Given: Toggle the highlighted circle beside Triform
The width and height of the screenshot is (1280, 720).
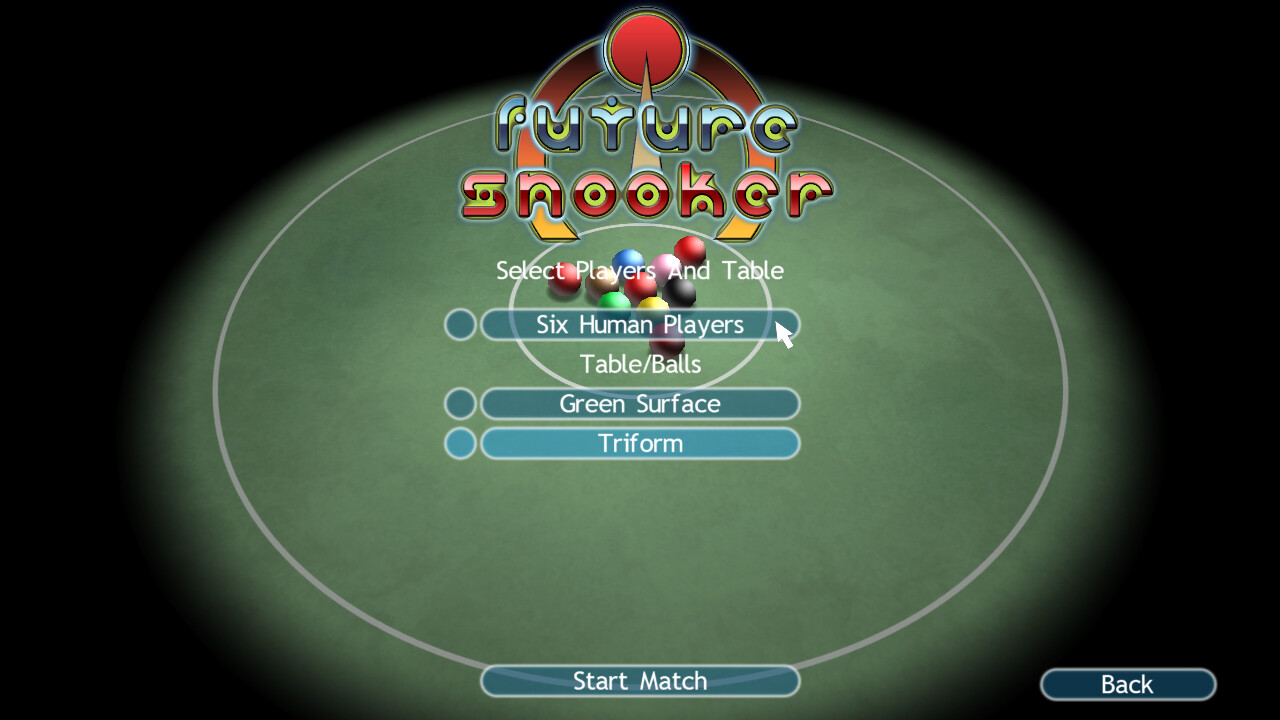Looking at the screenshot, I should (x=459, y=443).
